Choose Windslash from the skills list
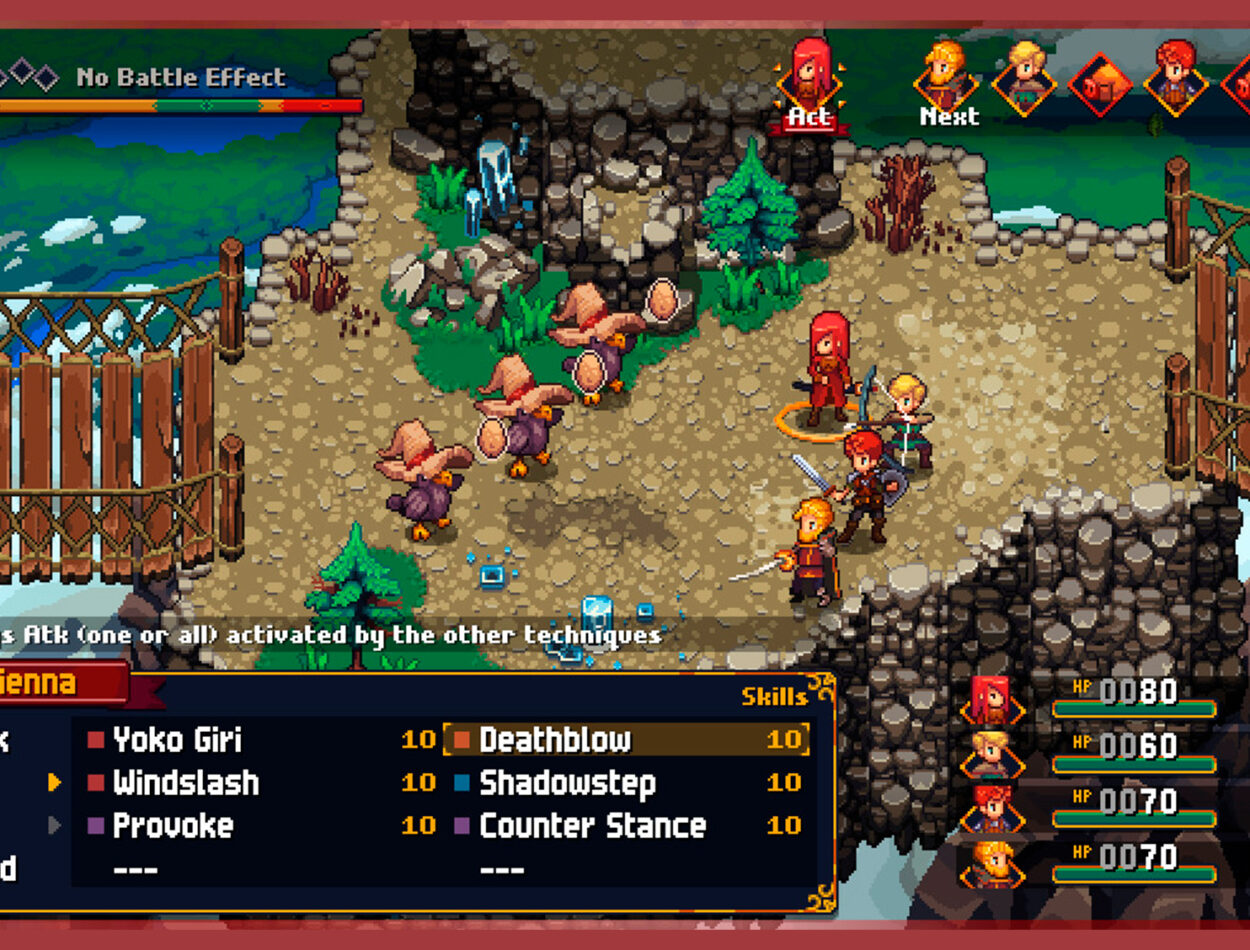The image size is (1250, 950). 185,783
